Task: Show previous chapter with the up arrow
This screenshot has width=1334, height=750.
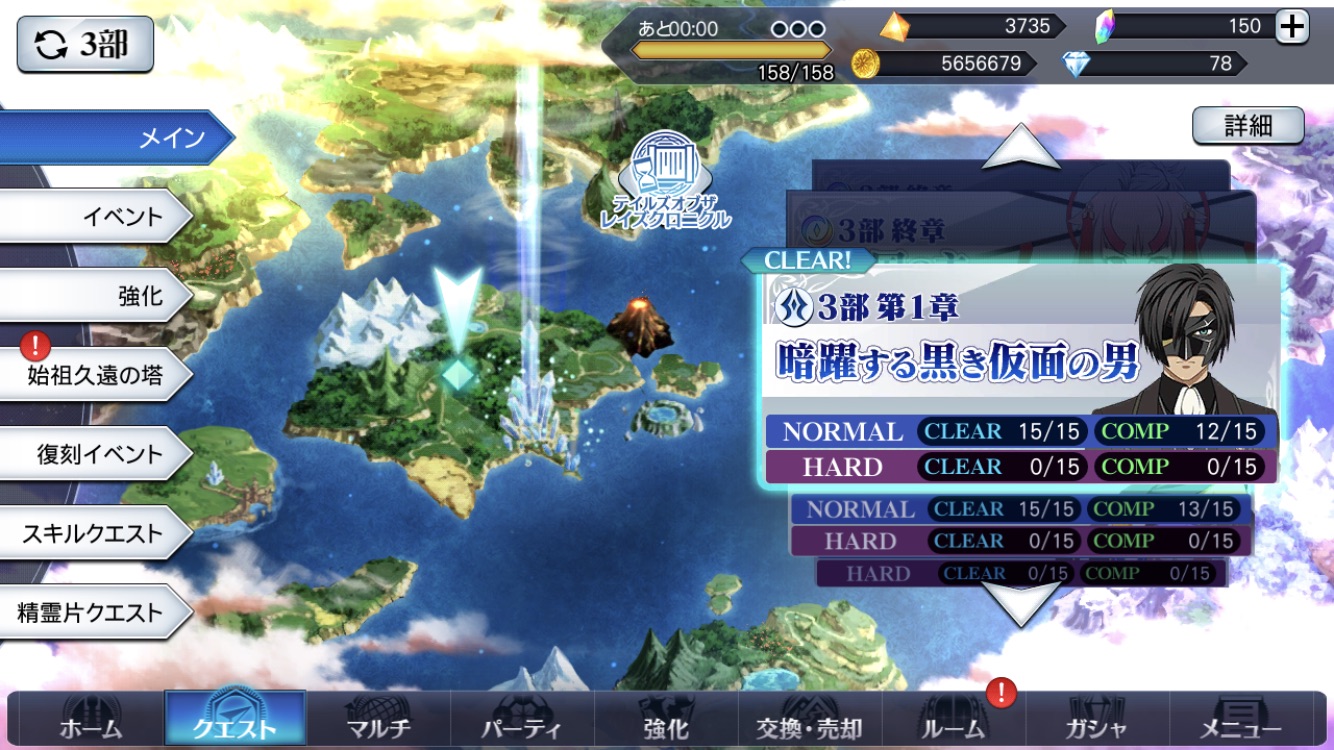Action: tap(1021, 148)
